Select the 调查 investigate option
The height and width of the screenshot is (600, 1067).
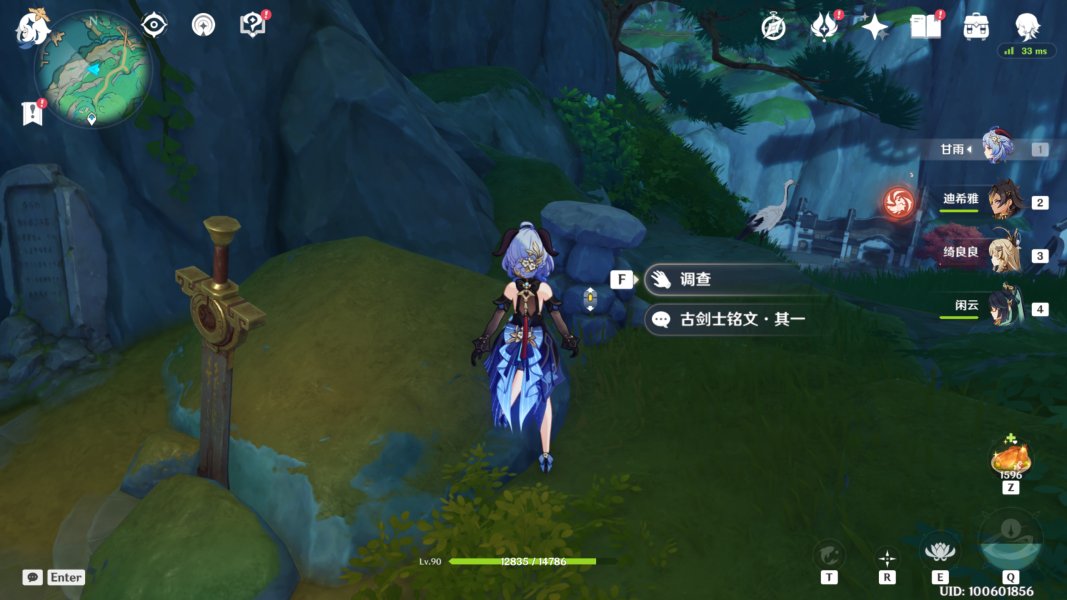(x=720, y=280)
